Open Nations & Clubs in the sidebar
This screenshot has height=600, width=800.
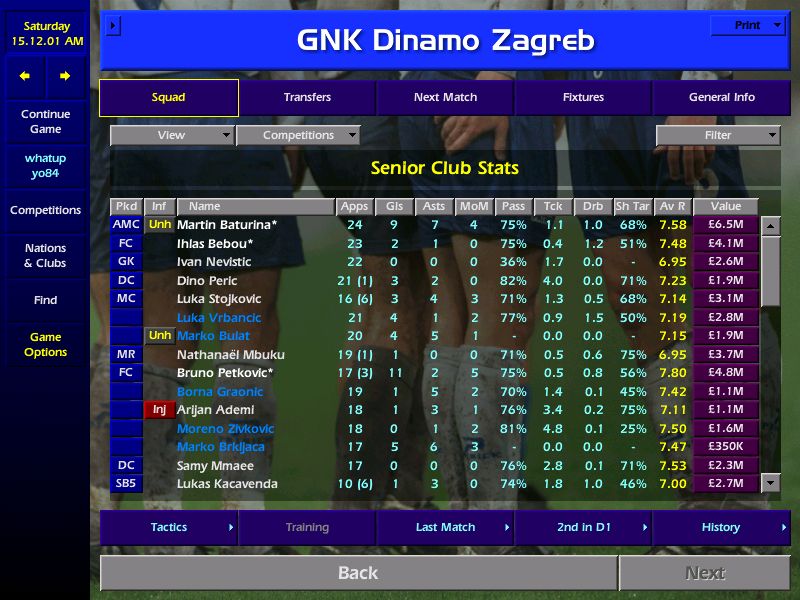45,256
